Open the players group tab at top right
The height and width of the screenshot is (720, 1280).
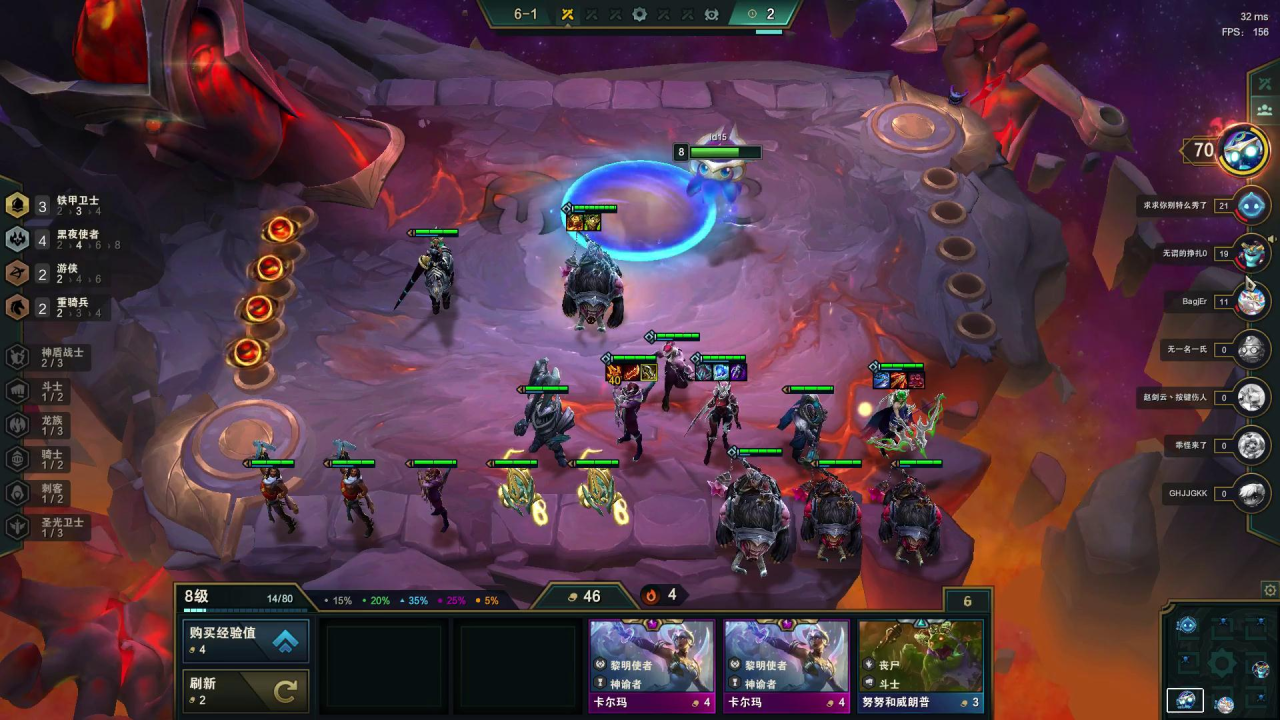pyautogui.click(x=1264, y=110)
